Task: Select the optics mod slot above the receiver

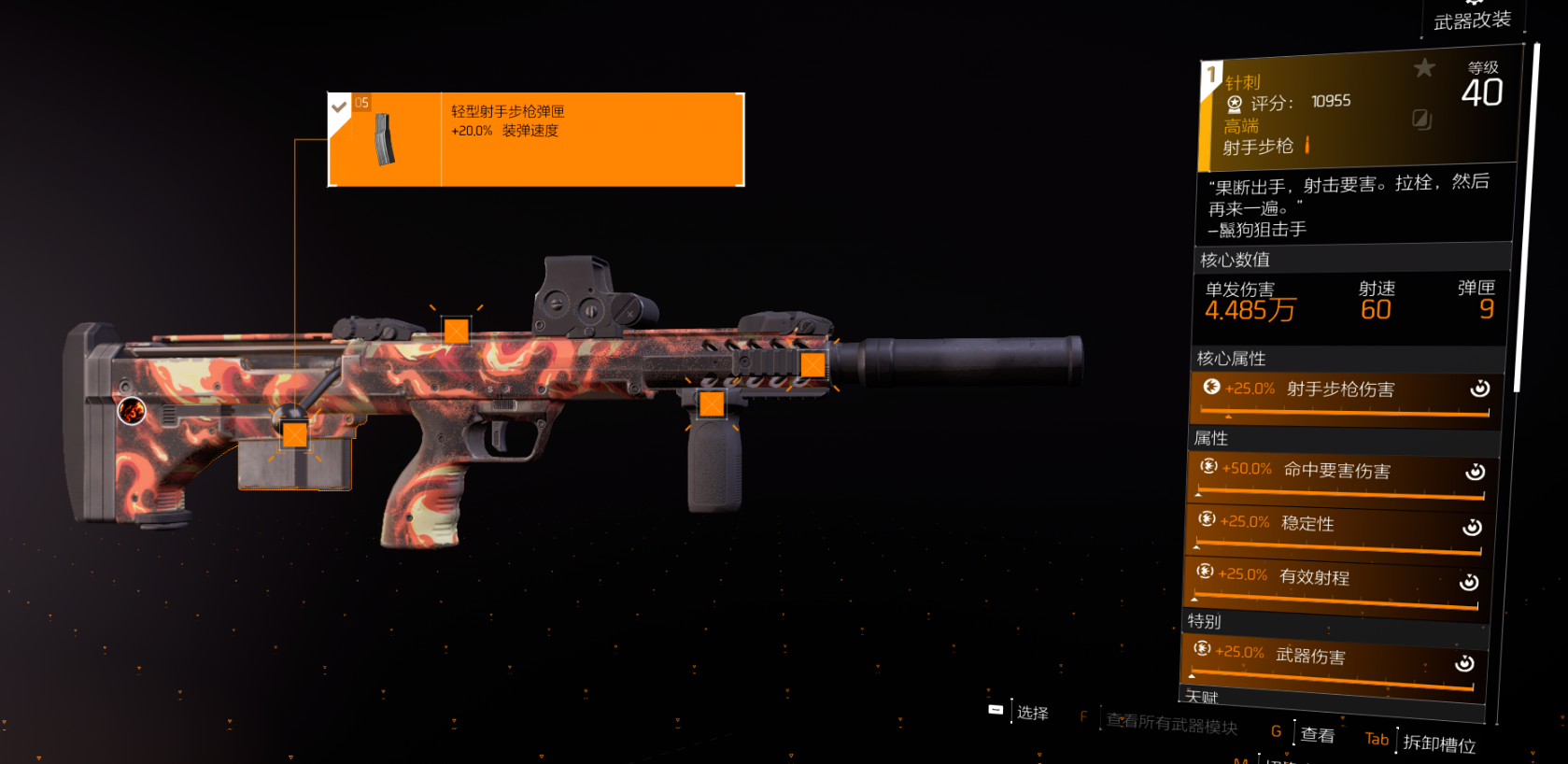Action: pos(456,331)
